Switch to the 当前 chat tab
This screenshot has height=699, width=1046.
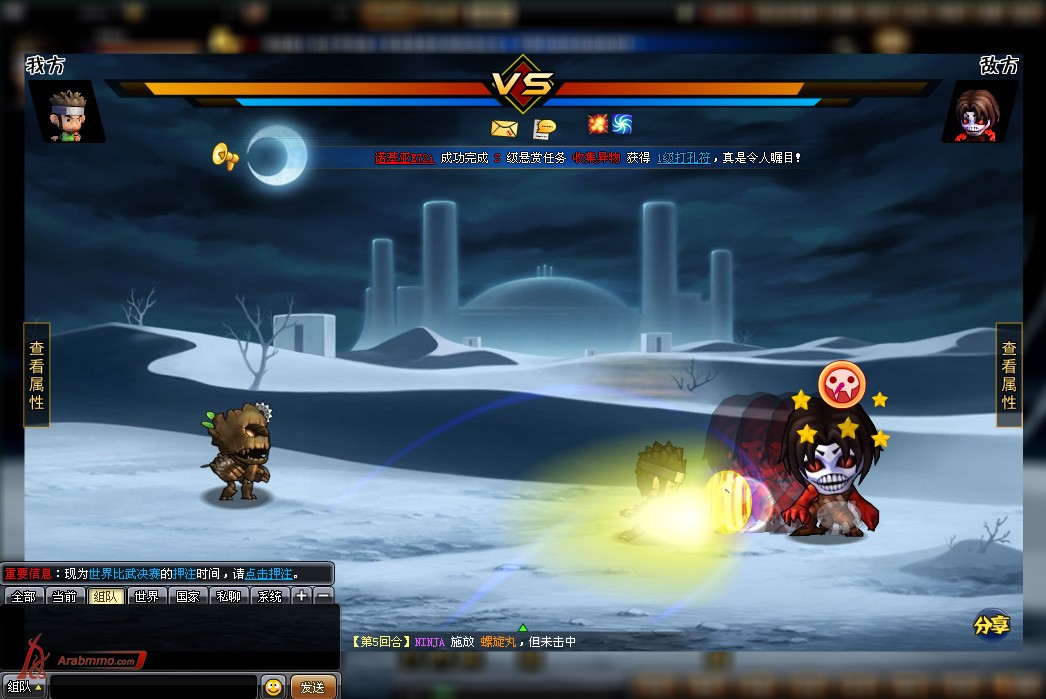click(x=64, y=597)
